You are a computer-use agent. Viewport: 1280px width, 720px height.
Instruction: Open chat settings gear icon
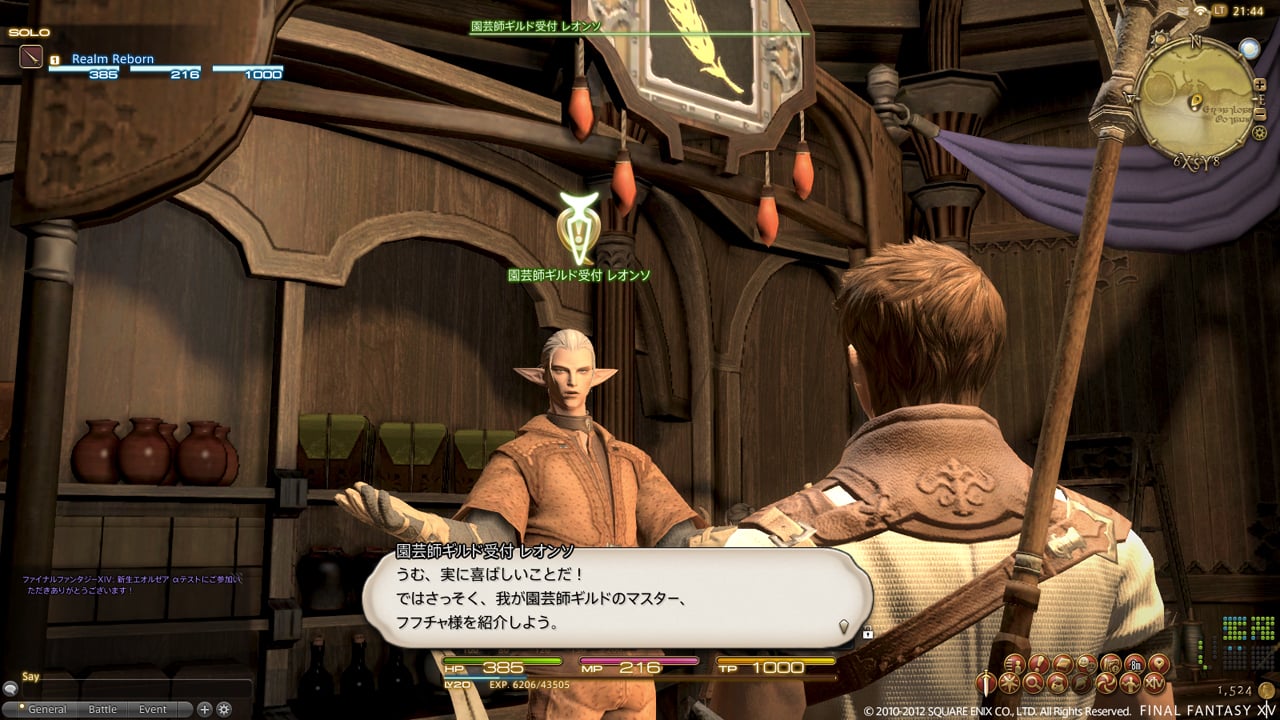[224, 709]
